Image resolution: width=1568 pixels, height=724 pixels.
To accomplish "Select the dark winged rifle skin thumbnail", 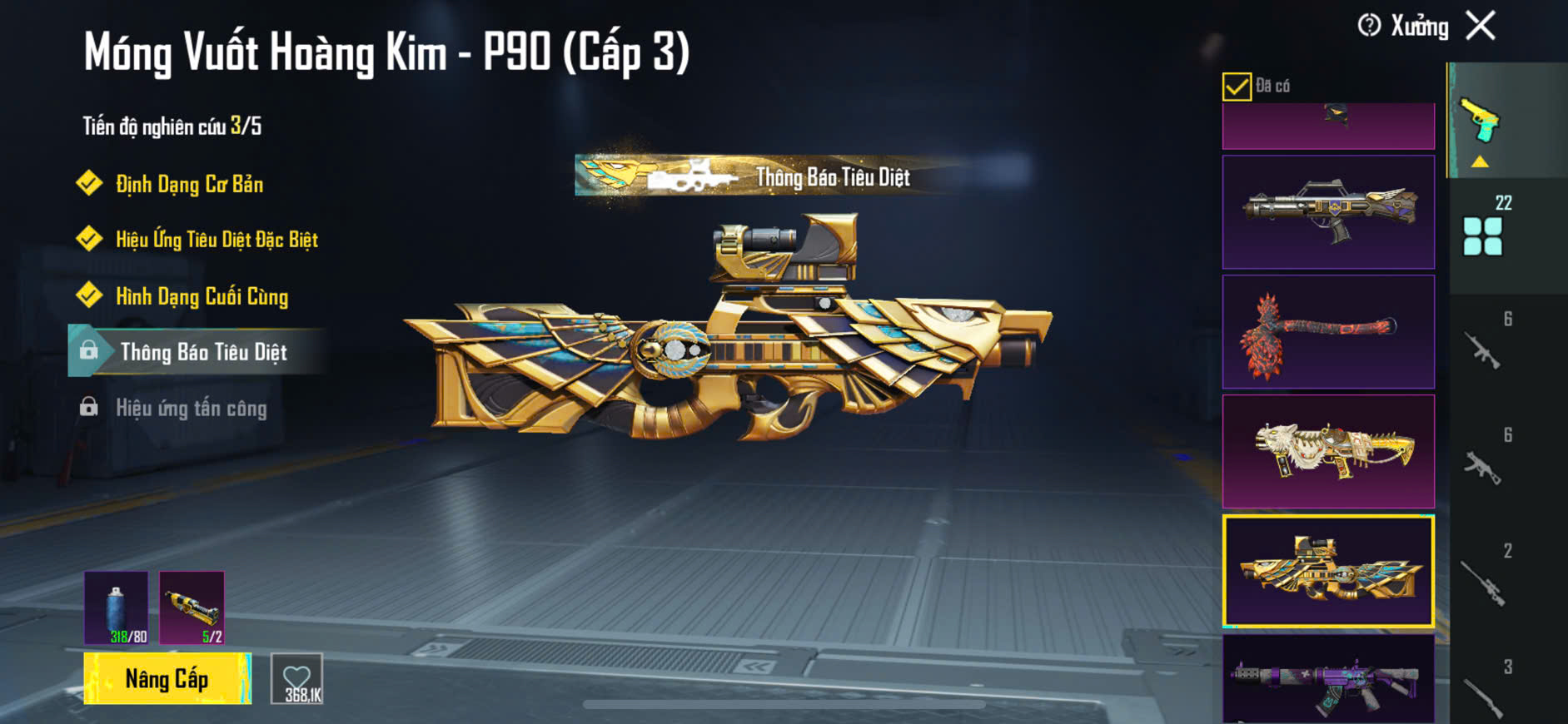I will tap(1327, 212).
